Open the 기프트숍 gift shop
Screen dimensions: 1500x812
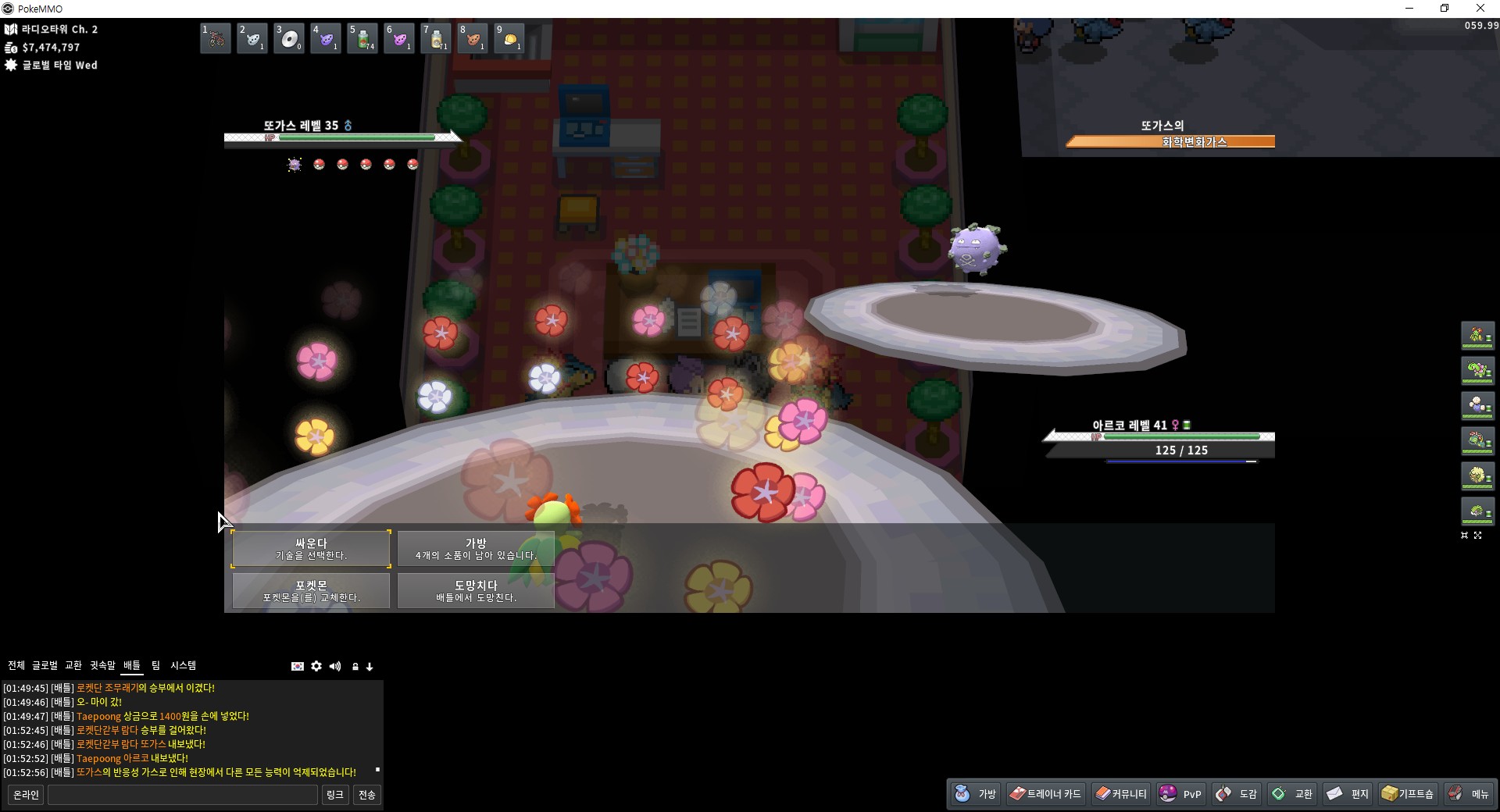(1408, 794)
